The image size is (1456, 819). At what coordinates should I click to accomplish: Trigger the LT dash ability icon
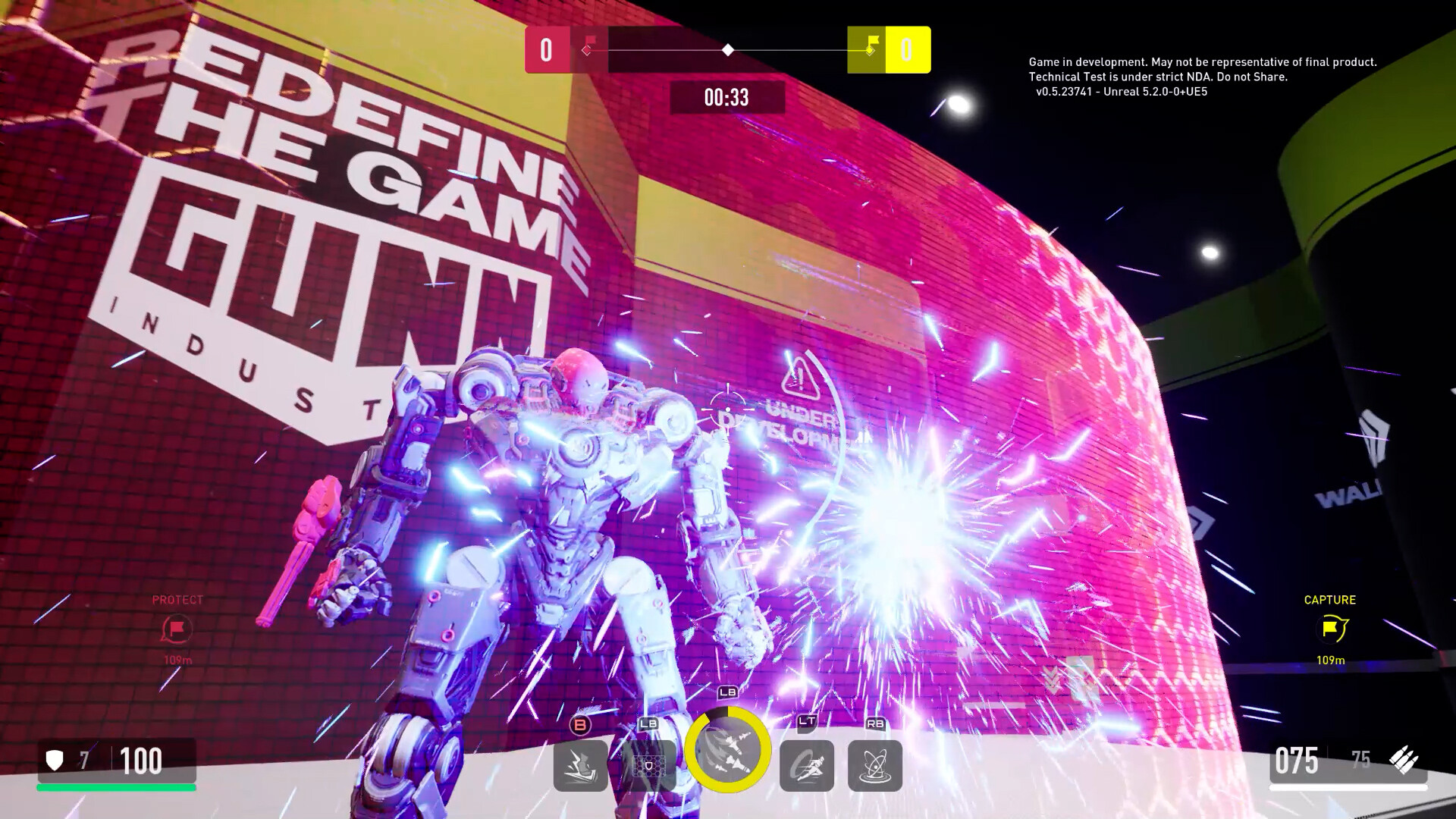pyautogui.click(x=807, y=766)
